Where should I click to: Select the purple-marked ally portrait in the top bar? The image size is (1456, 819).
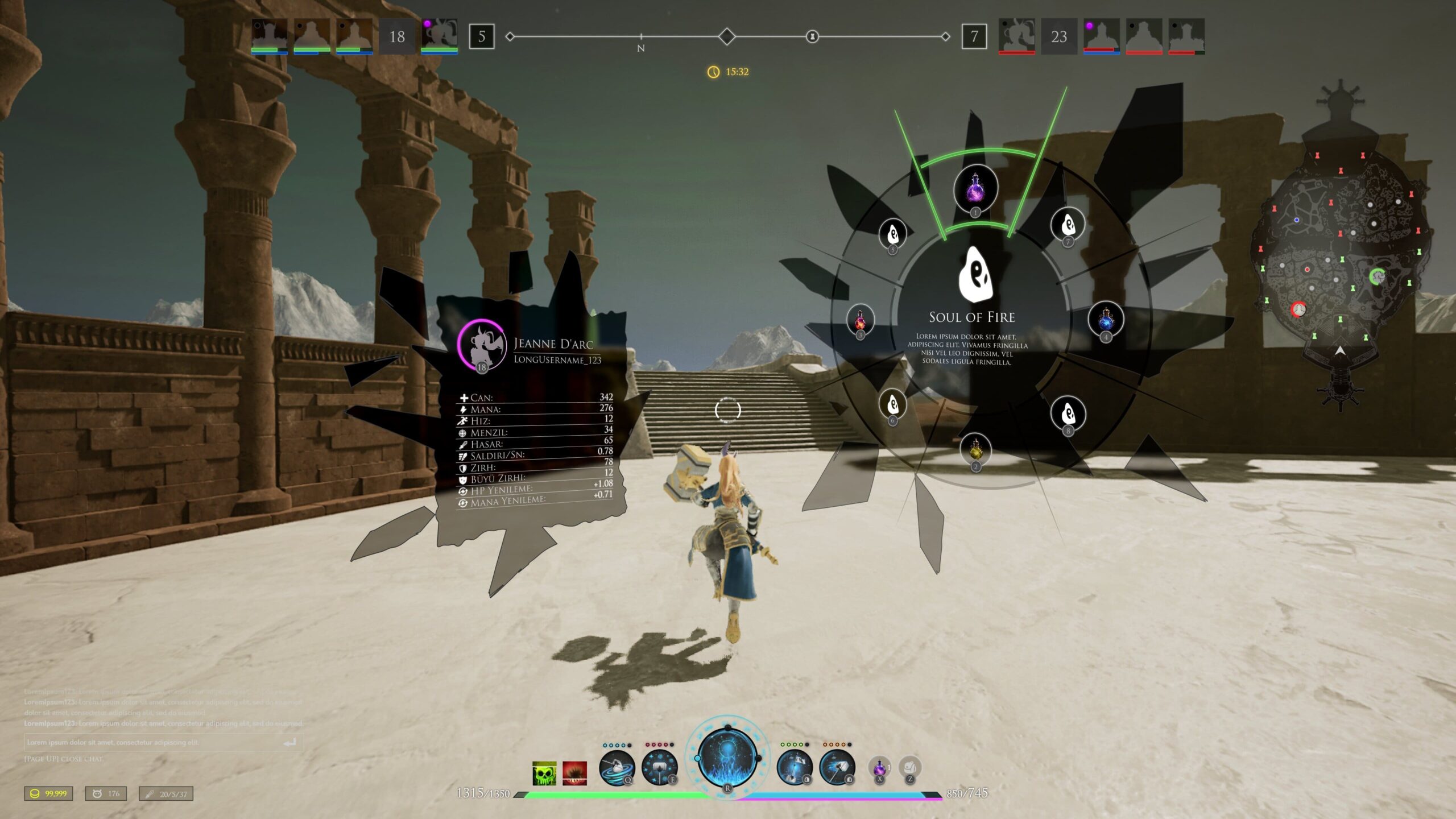439,35
